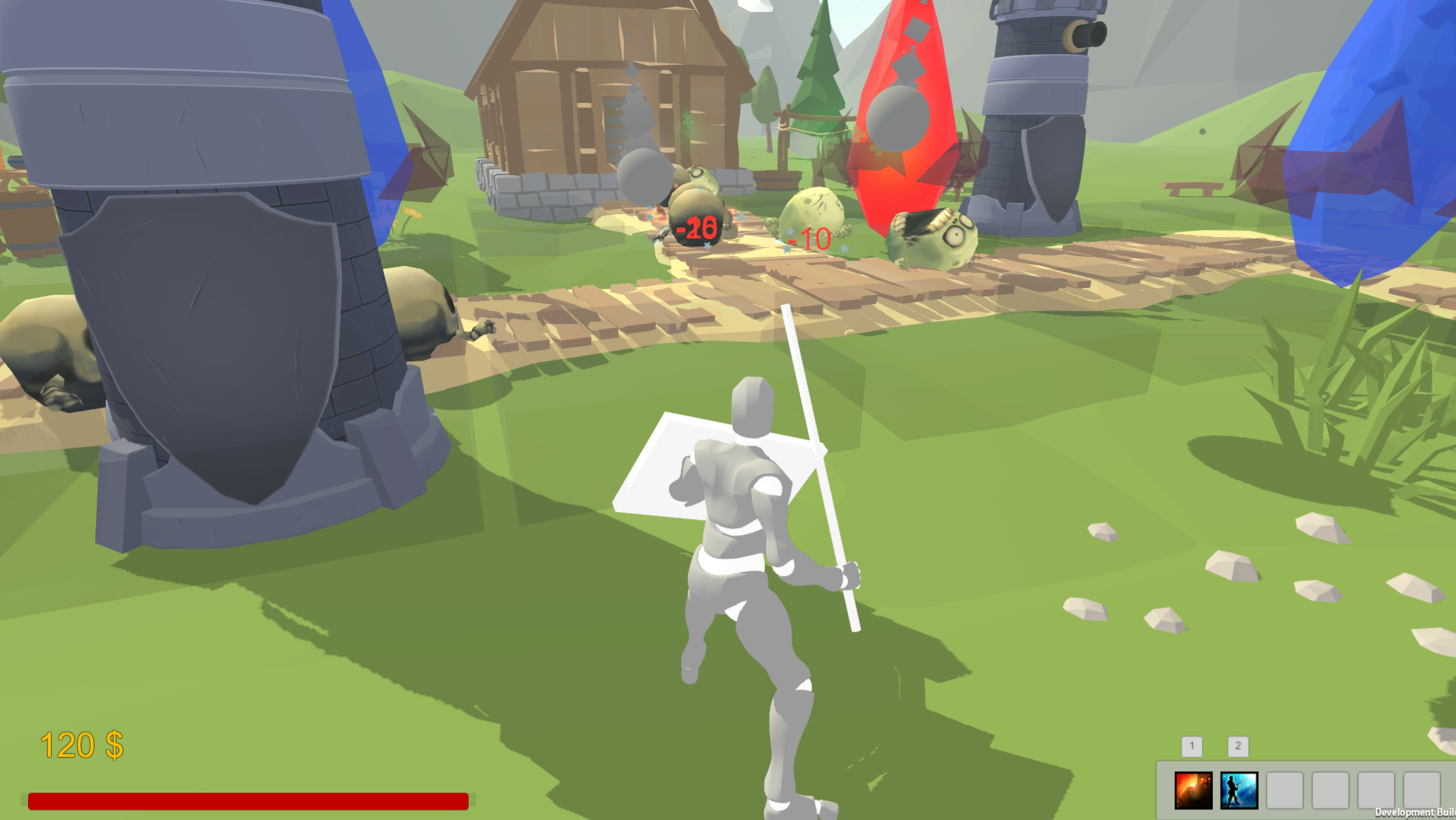Click the gold coin counter showing 120 $
This screenshot has height=820, width=1456.
[x=82, y=744]
